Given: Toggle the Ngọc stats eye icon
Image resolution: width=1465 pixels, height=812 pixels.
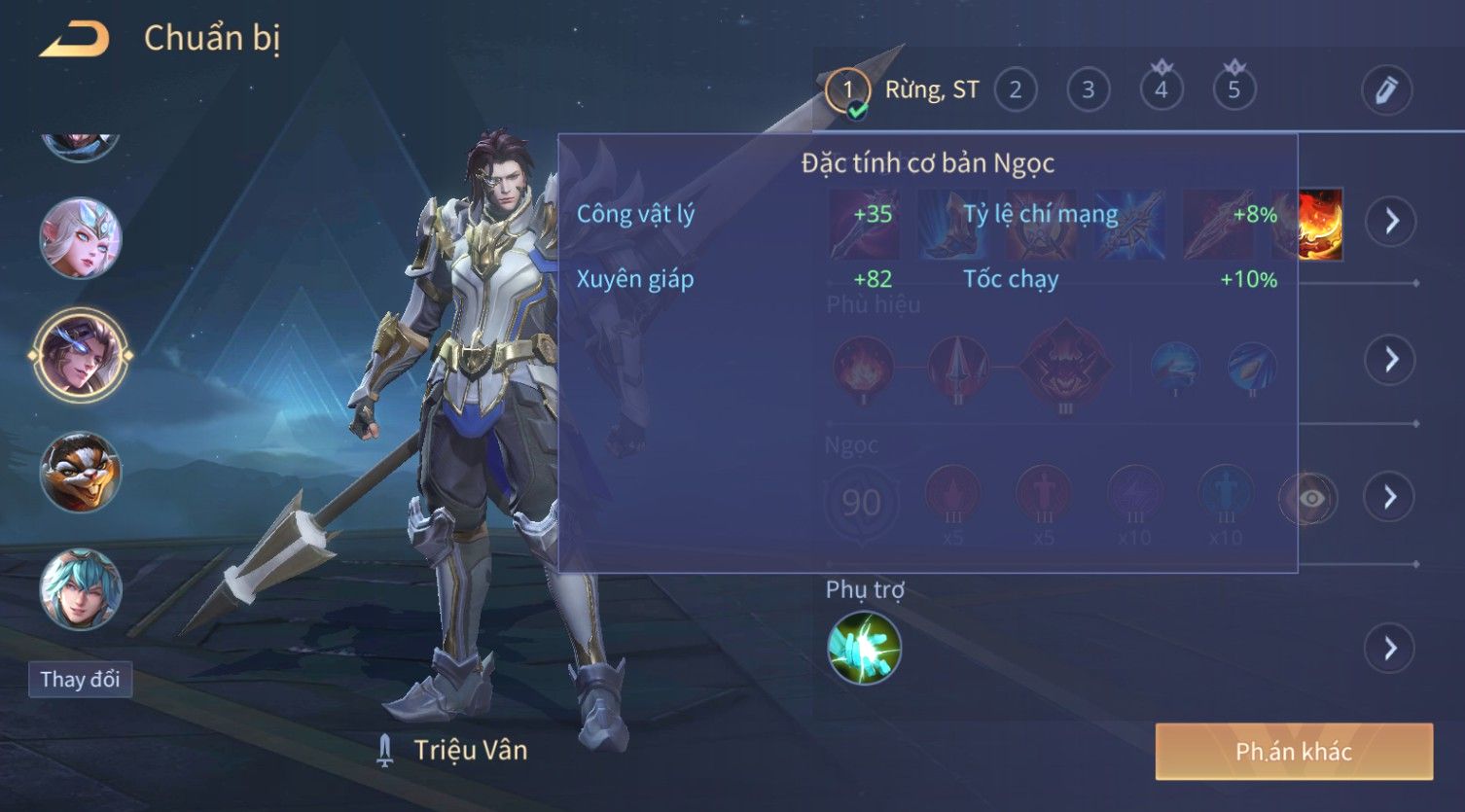Looking at the screenshot, I should coord(1310,499).
